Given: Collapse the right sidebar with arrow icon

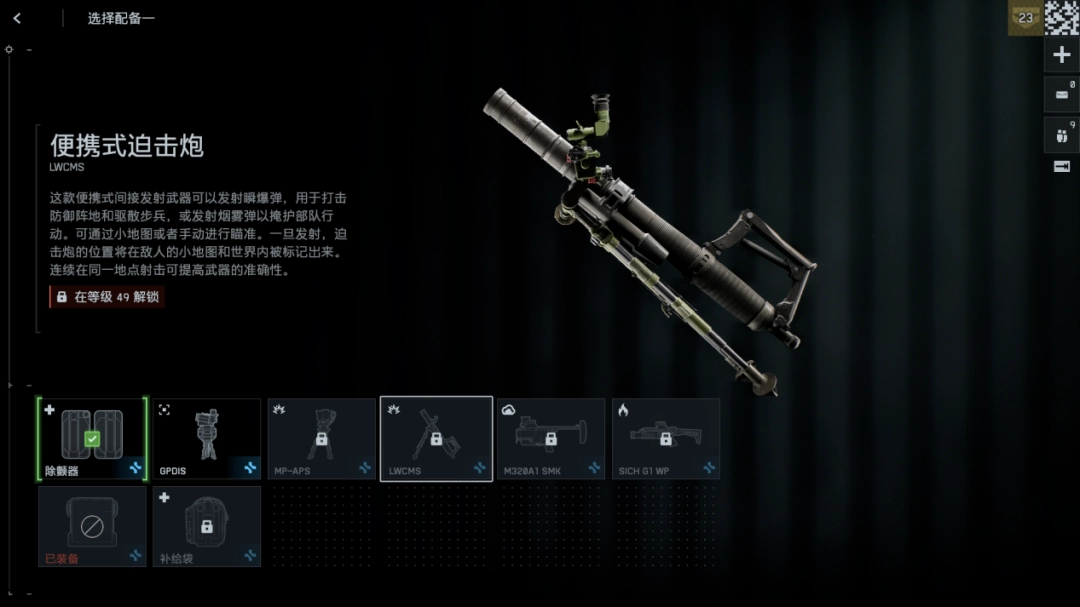Looking at the screenshot, I should (x=1062, y=167).
